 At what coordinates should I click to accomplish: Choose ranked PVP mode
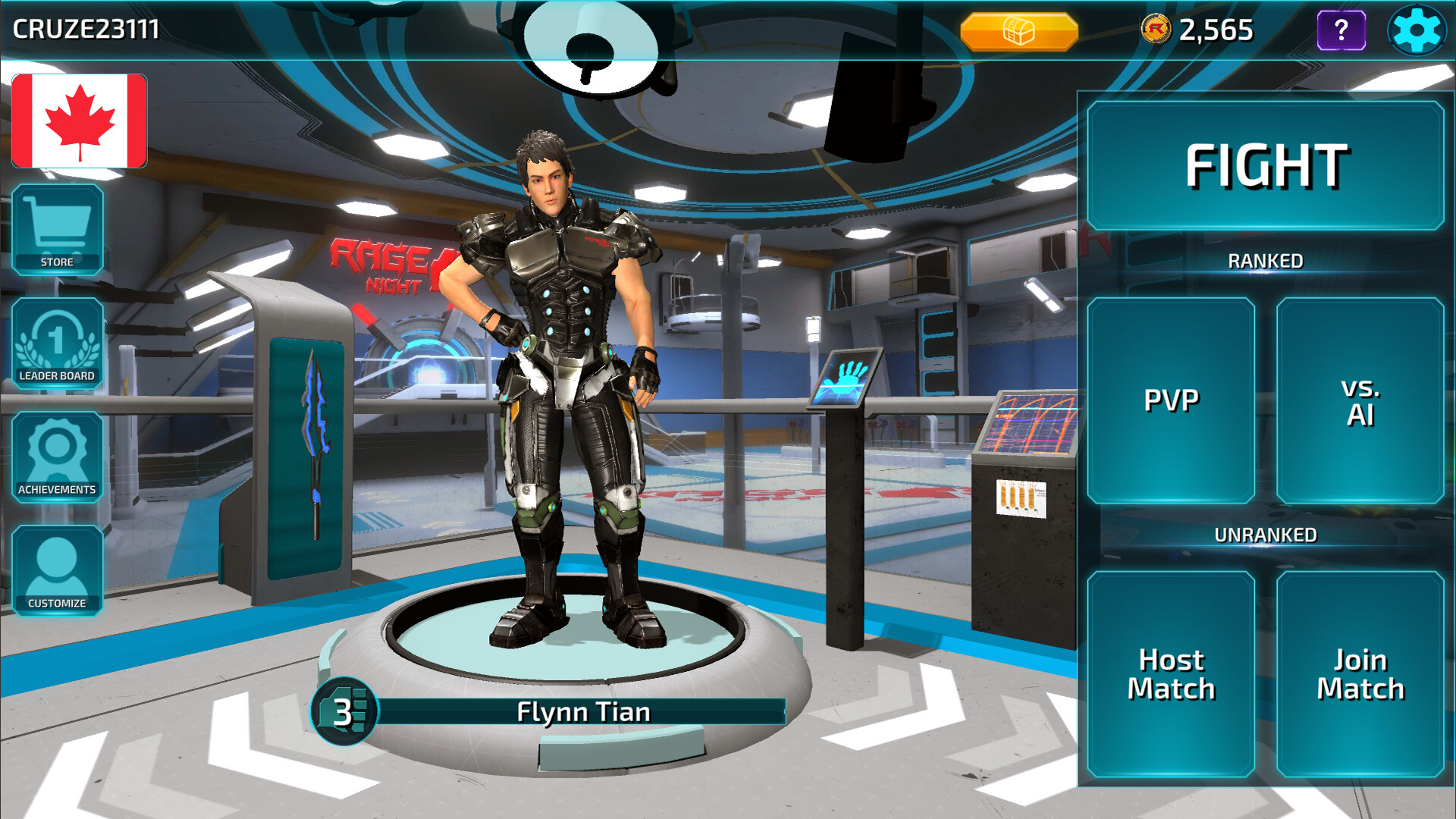click(x=1171, y=400)
